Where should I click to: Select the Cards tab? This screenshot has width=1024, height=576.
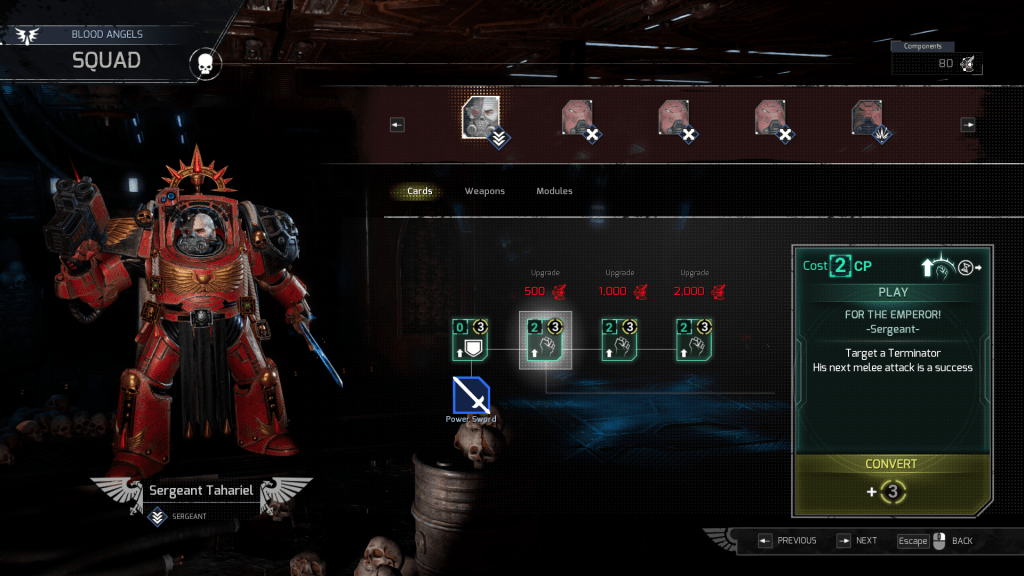pos(419,191)
